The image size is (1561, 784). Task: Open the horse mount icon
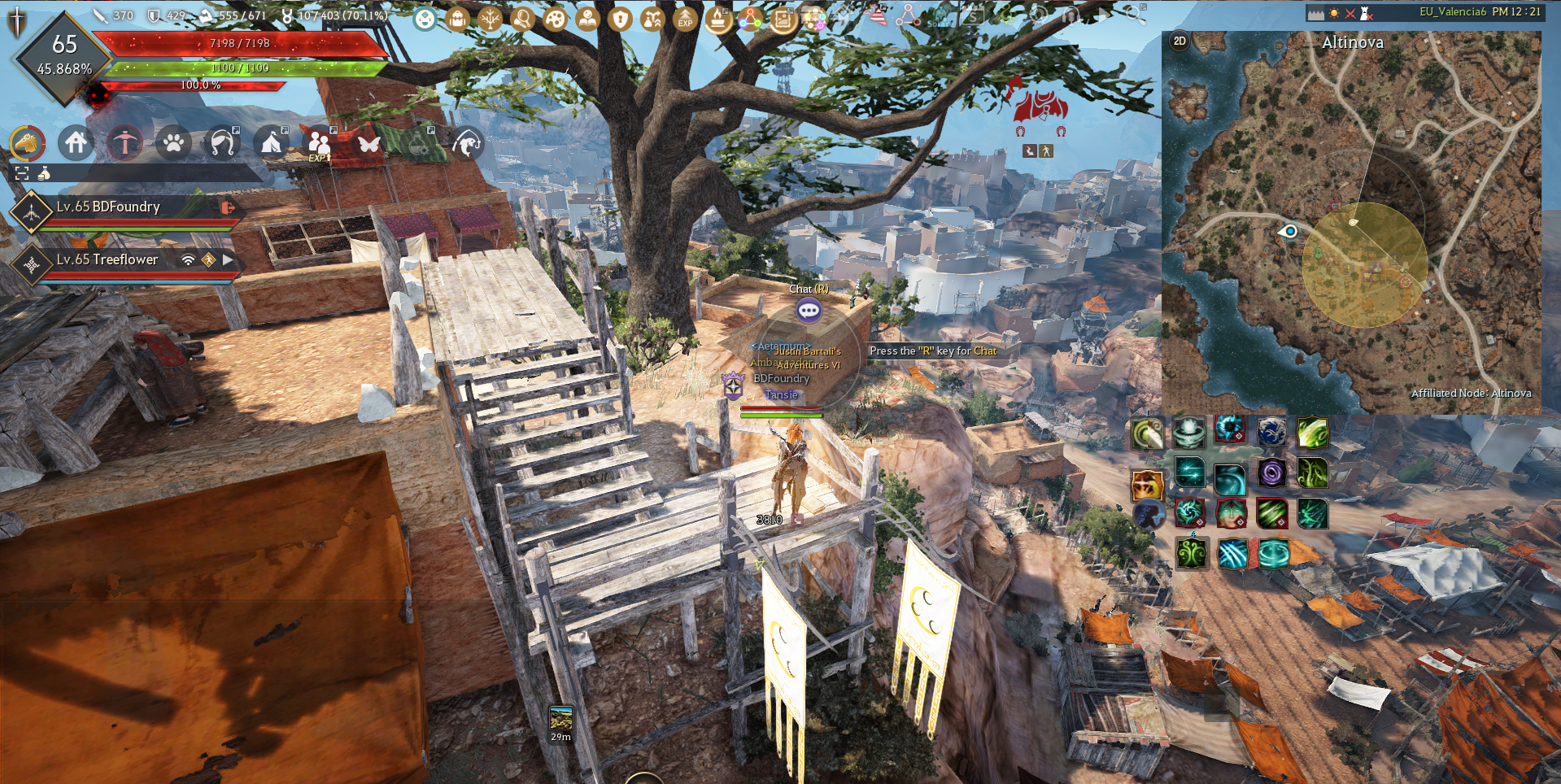27,143
